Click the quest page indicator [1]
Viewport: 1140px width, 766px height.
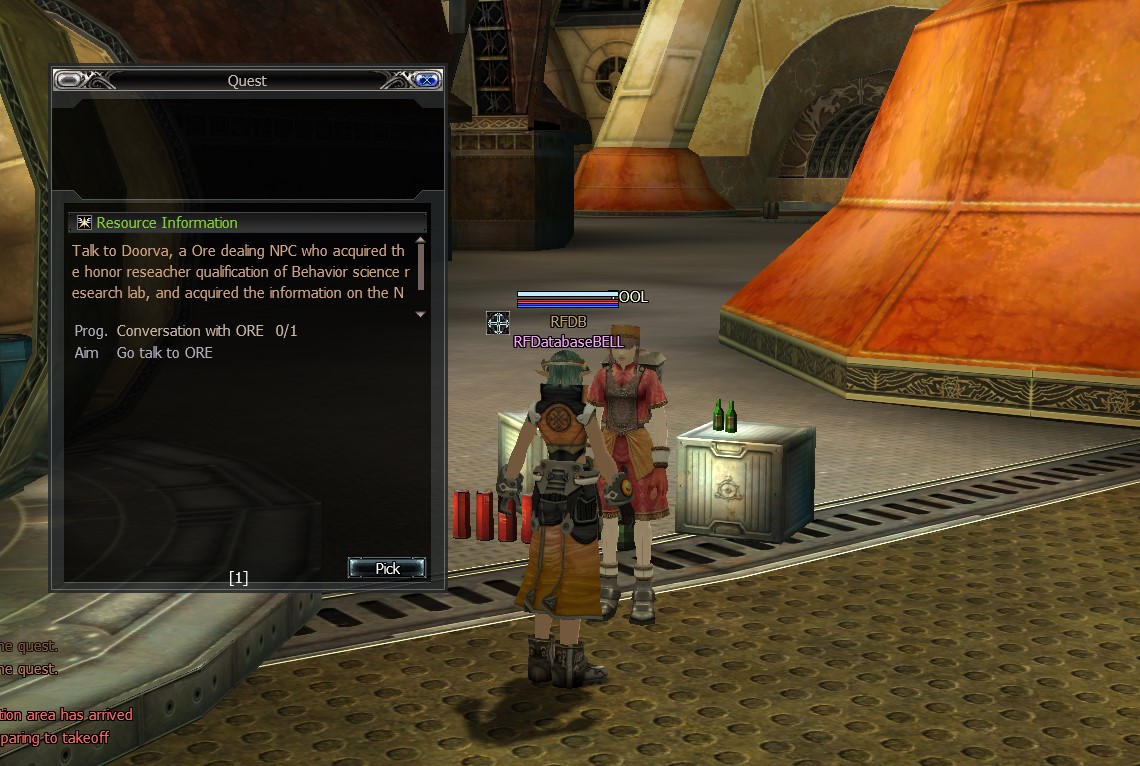pyautogui.click(x=238, y=577)
